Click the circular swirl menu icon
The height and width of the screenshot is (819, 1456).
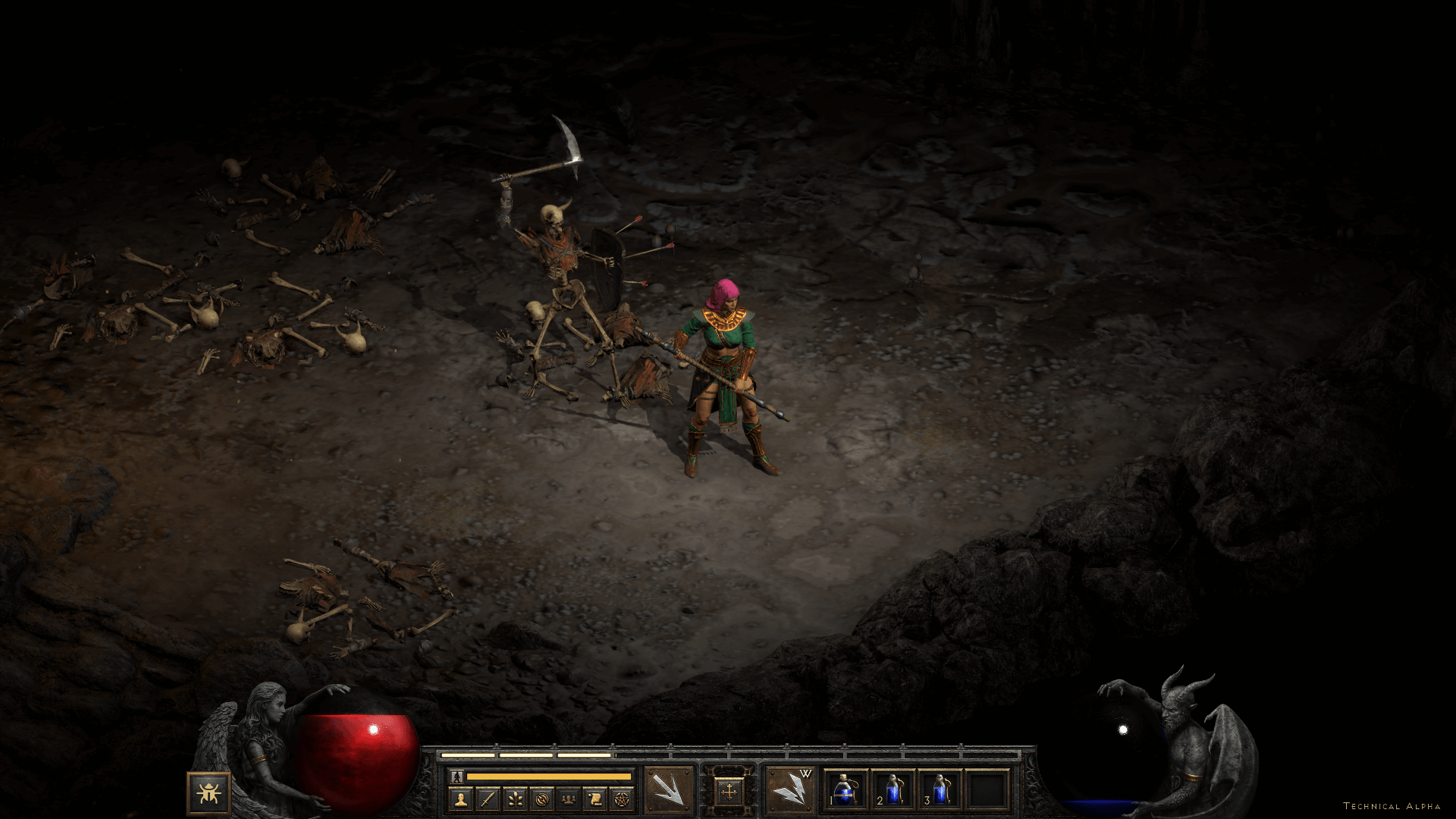541,799
